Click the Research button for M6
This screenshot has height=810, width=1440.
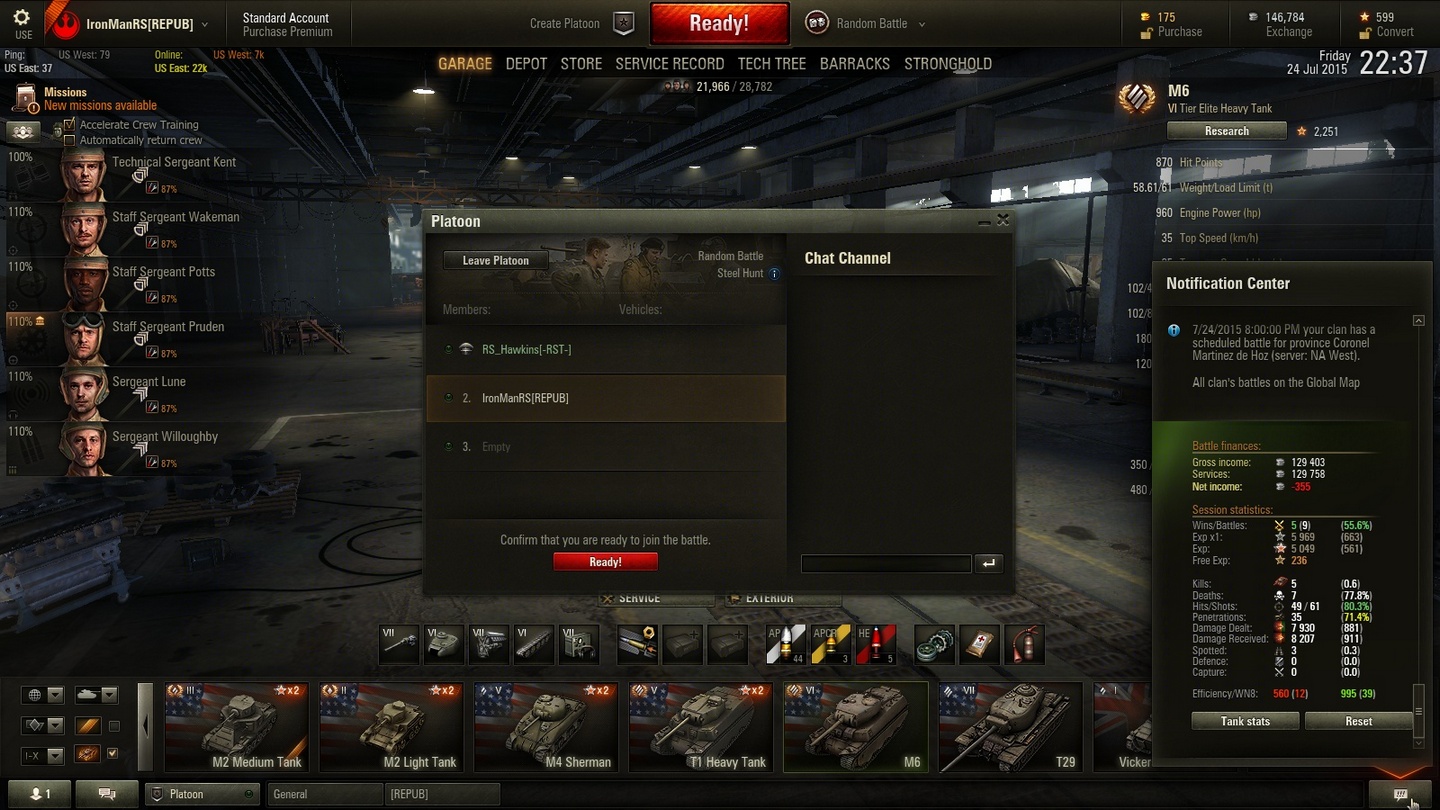(x=1226, y=131)
